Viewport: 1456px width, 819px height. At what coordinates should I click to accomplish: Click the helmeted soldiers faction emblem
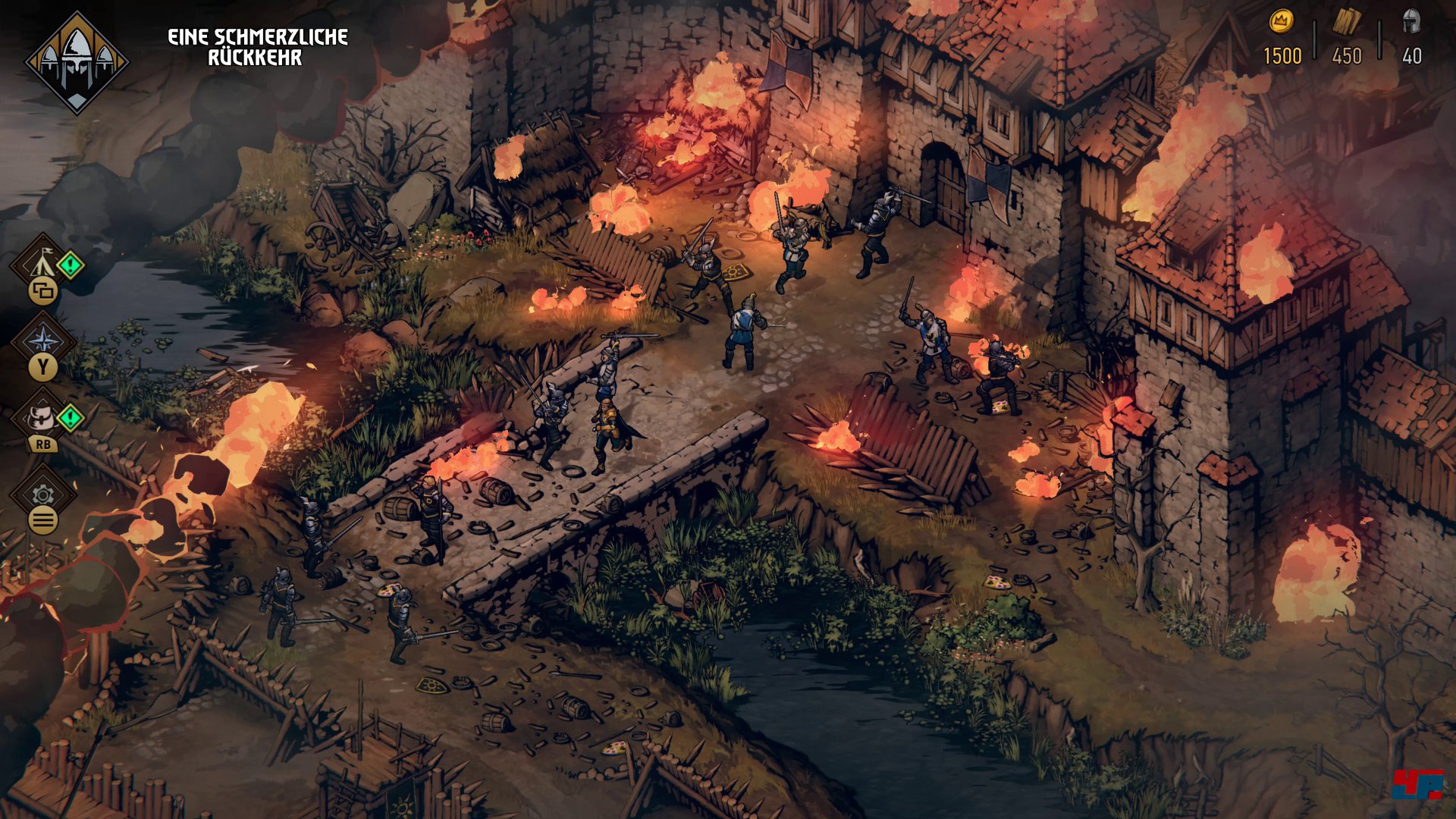click(77, 62)
